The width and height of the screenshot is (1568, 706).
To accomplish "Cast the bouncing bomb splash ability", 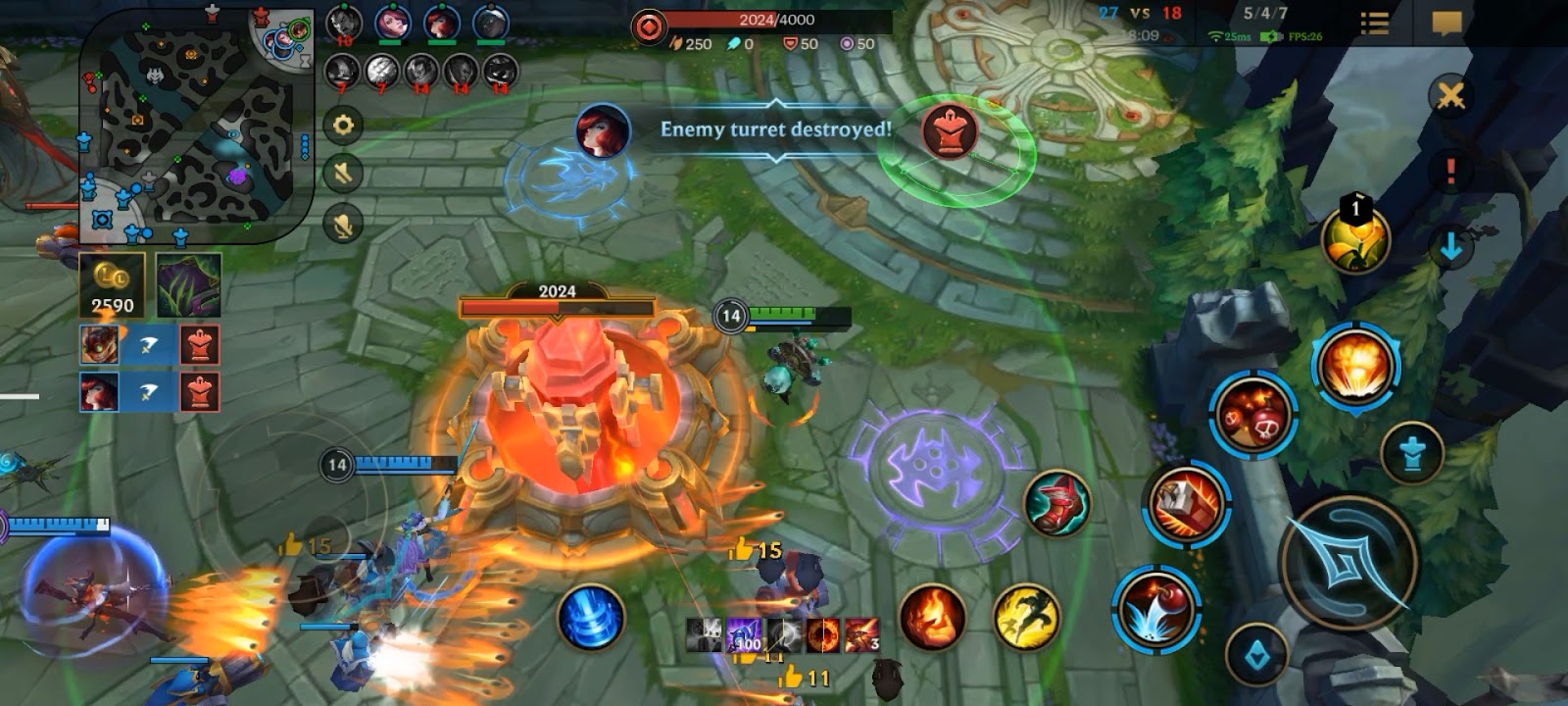I will (x=1156, y=607).
